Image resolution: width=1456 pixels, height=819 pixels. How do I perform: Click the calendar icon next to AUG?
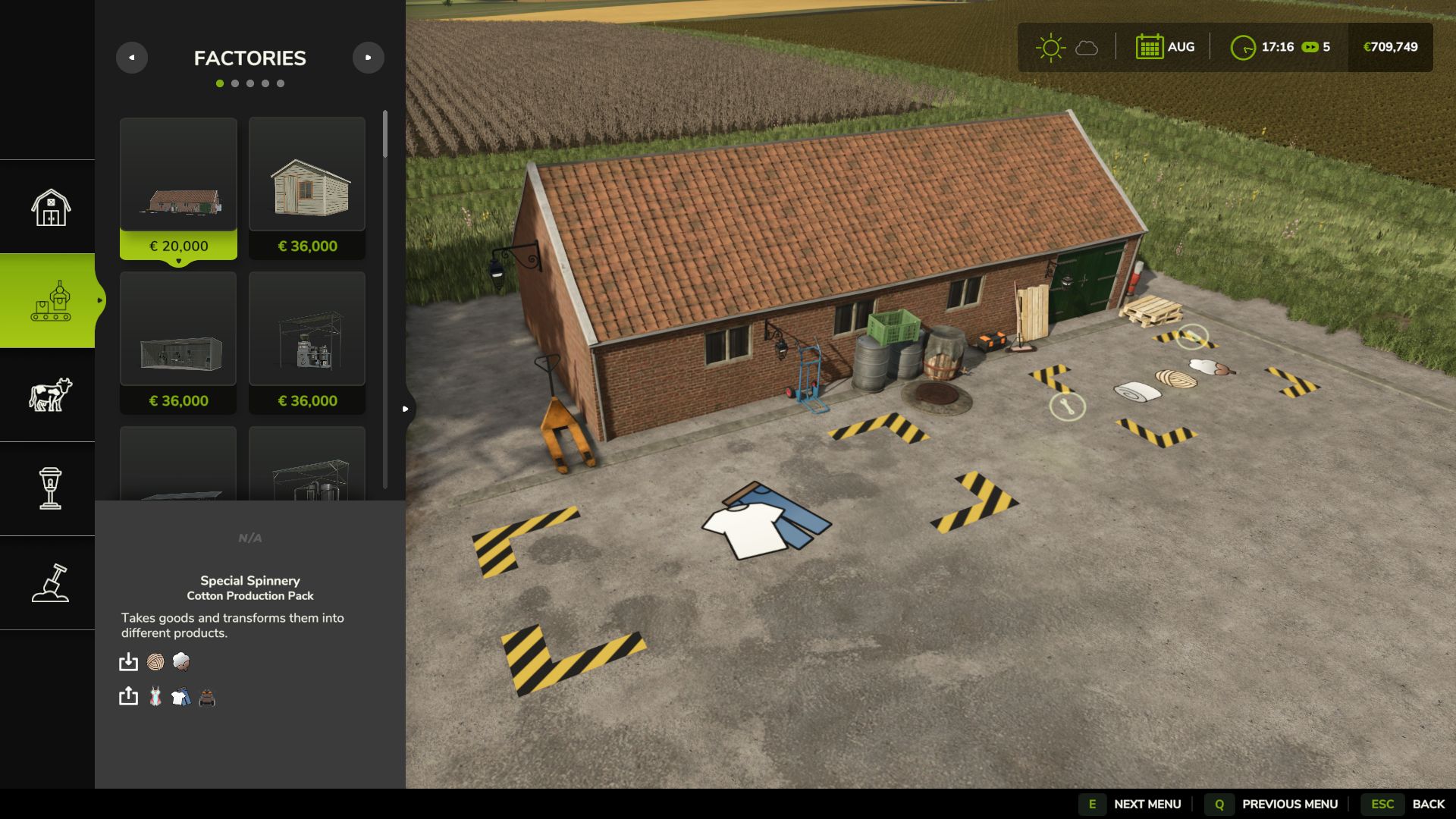pyautogui.click(x=1148, y=46)
